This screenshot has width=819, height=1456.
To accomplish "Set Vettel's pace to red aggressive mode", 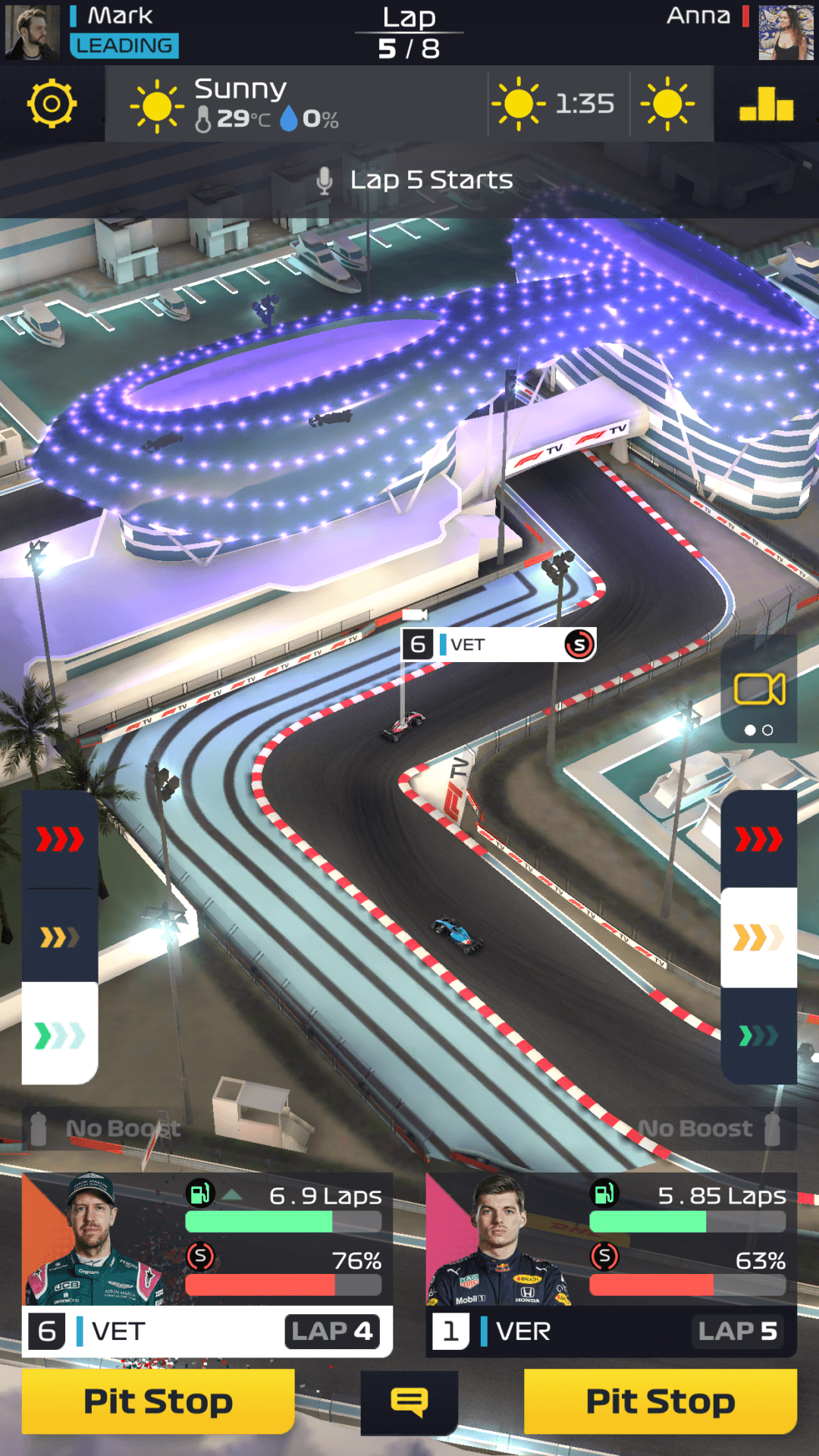I will [60, 839].
